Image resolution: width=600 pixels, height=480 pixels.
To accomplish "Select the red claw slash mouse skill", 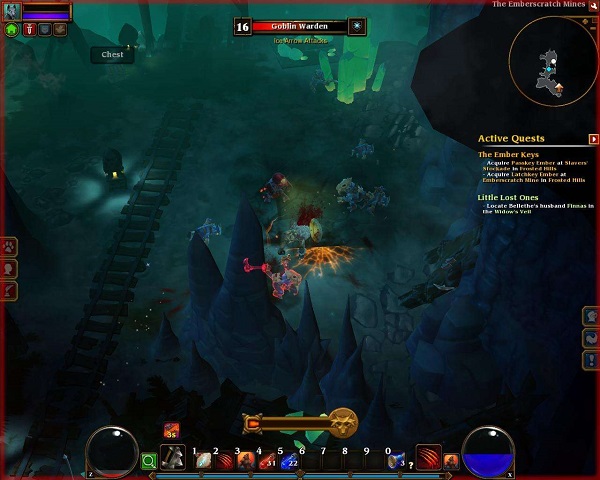I will 428,458.
